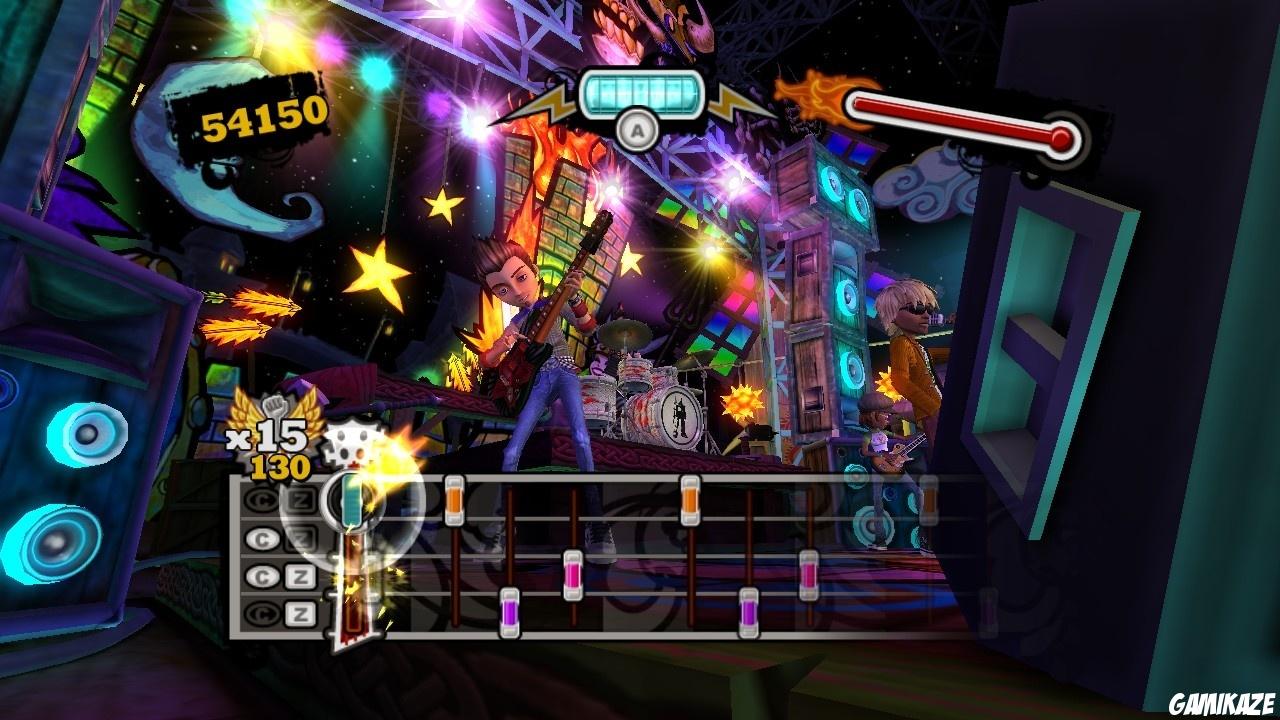Toggle the Z button on the third lane

point(302,574)
